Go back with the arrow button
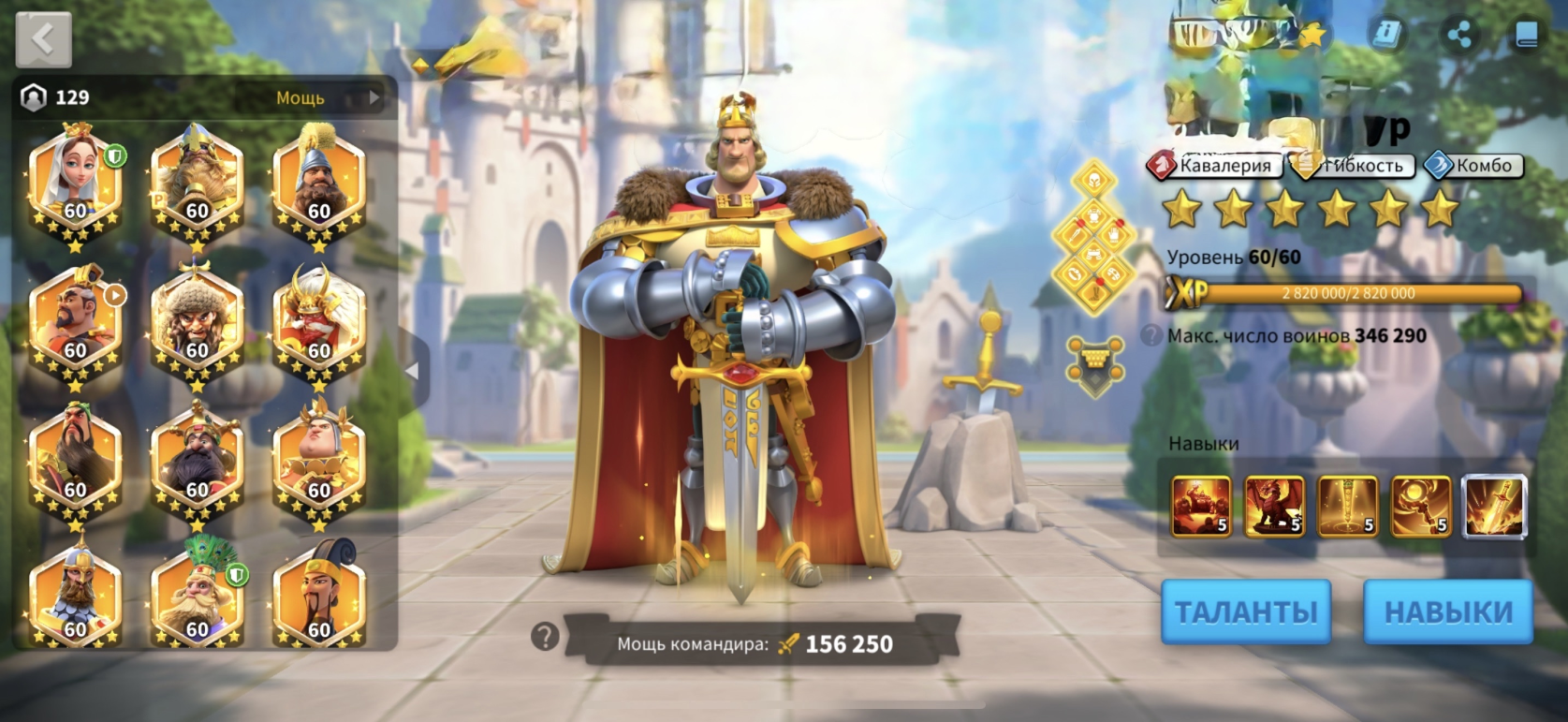The height and width of the screenshot is (722, 1568). pyautogui.click(x=43, y=39)
